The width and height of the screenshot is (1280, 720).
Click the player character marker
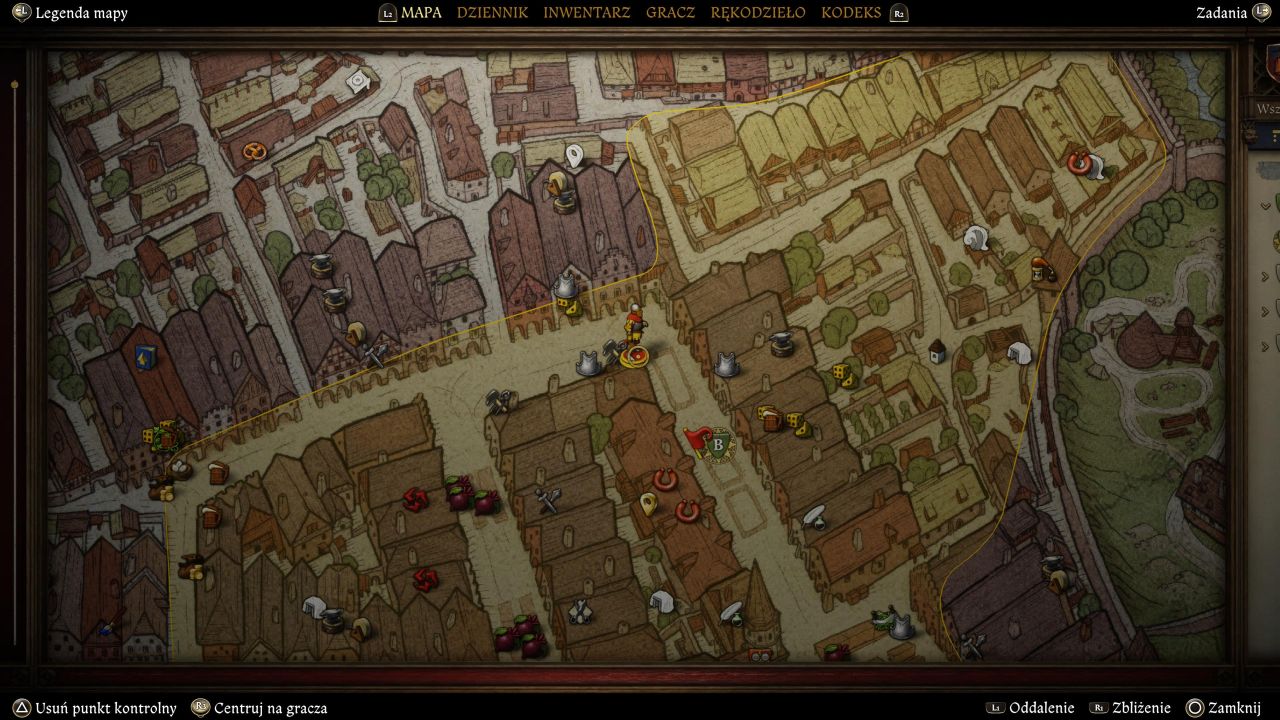[x=633, y=324]
